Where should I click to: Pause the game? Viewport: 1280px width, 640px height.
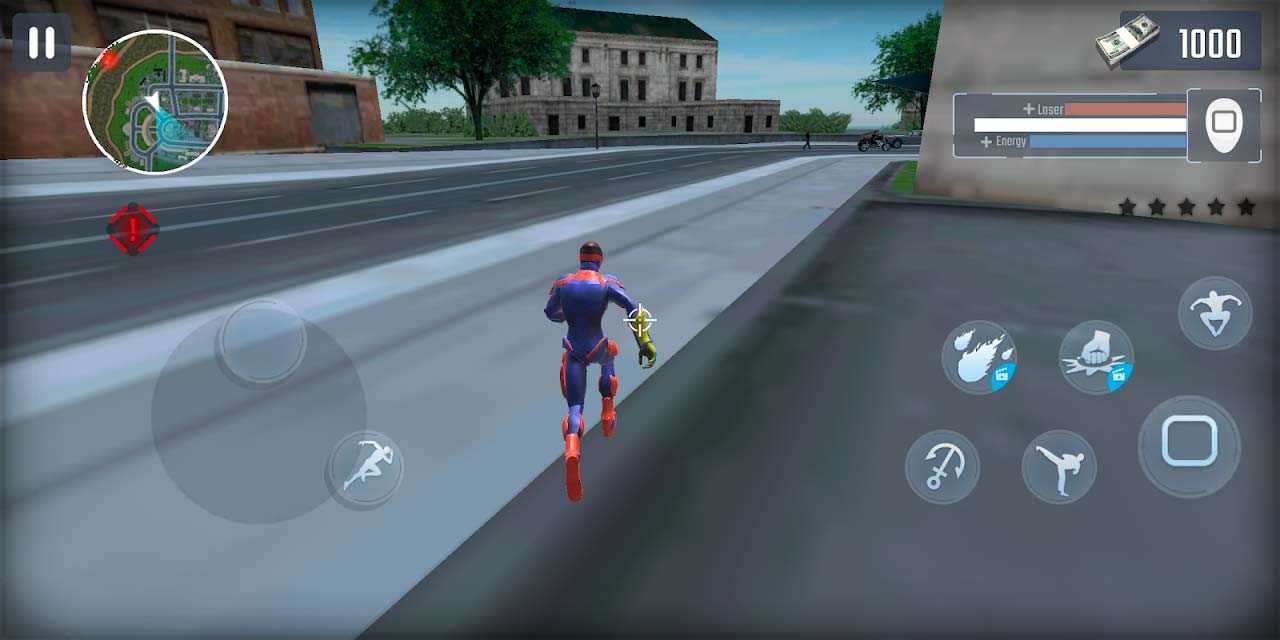tap(41, 42)
